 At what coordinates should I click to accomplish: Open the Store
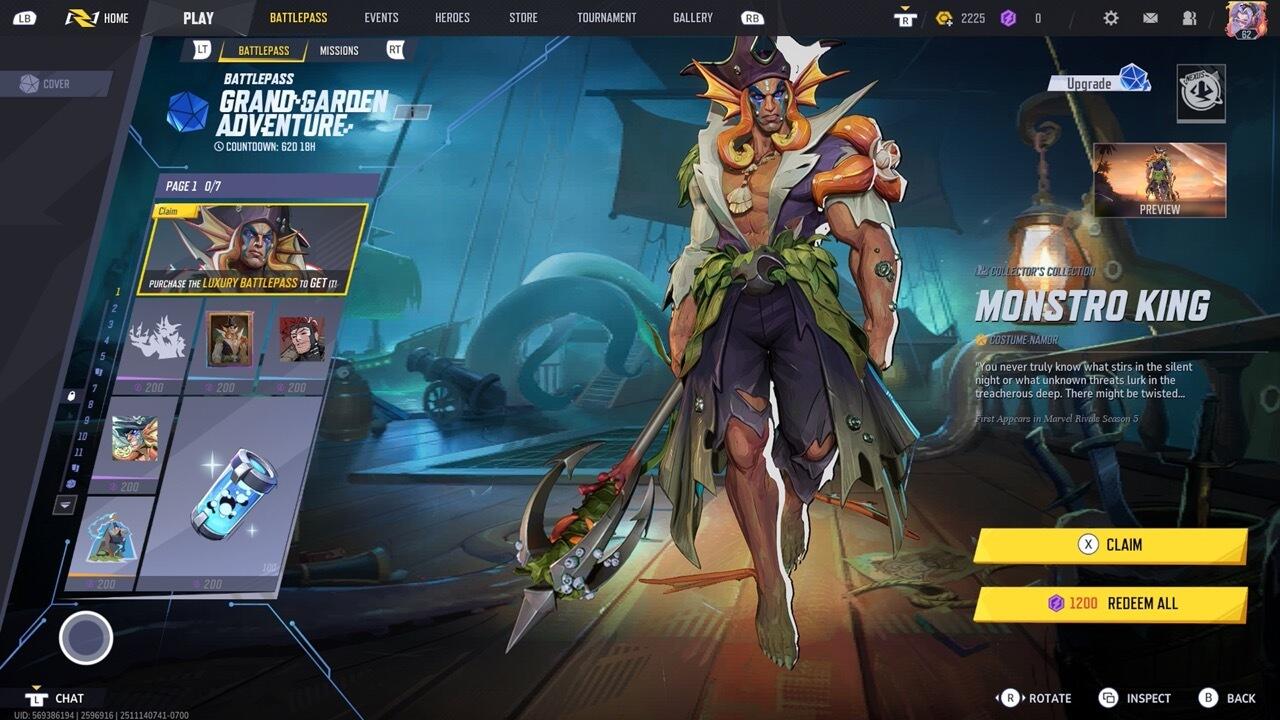523,18
